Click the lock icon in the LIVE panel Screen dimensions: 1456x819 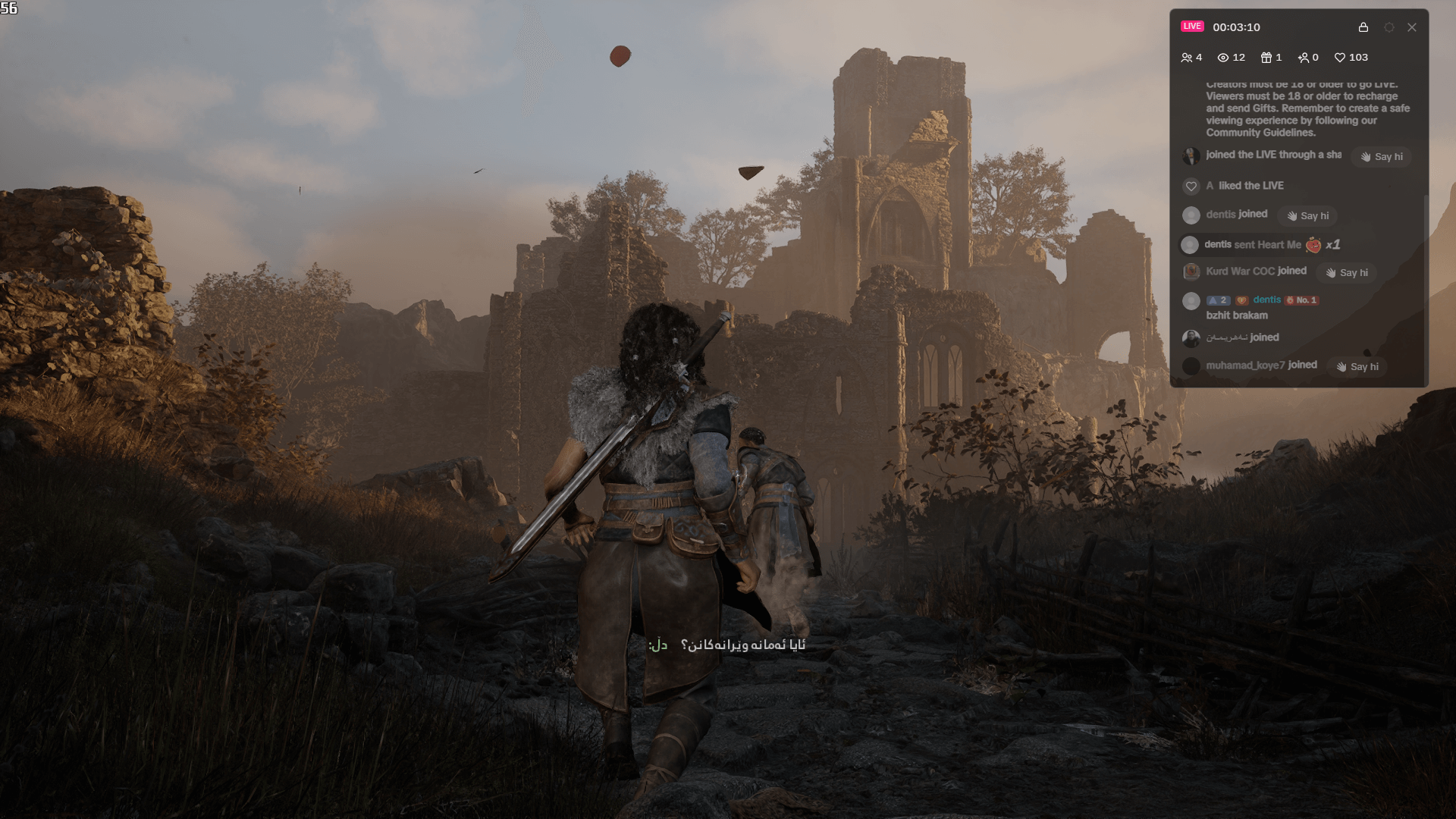coord(1364,27)
